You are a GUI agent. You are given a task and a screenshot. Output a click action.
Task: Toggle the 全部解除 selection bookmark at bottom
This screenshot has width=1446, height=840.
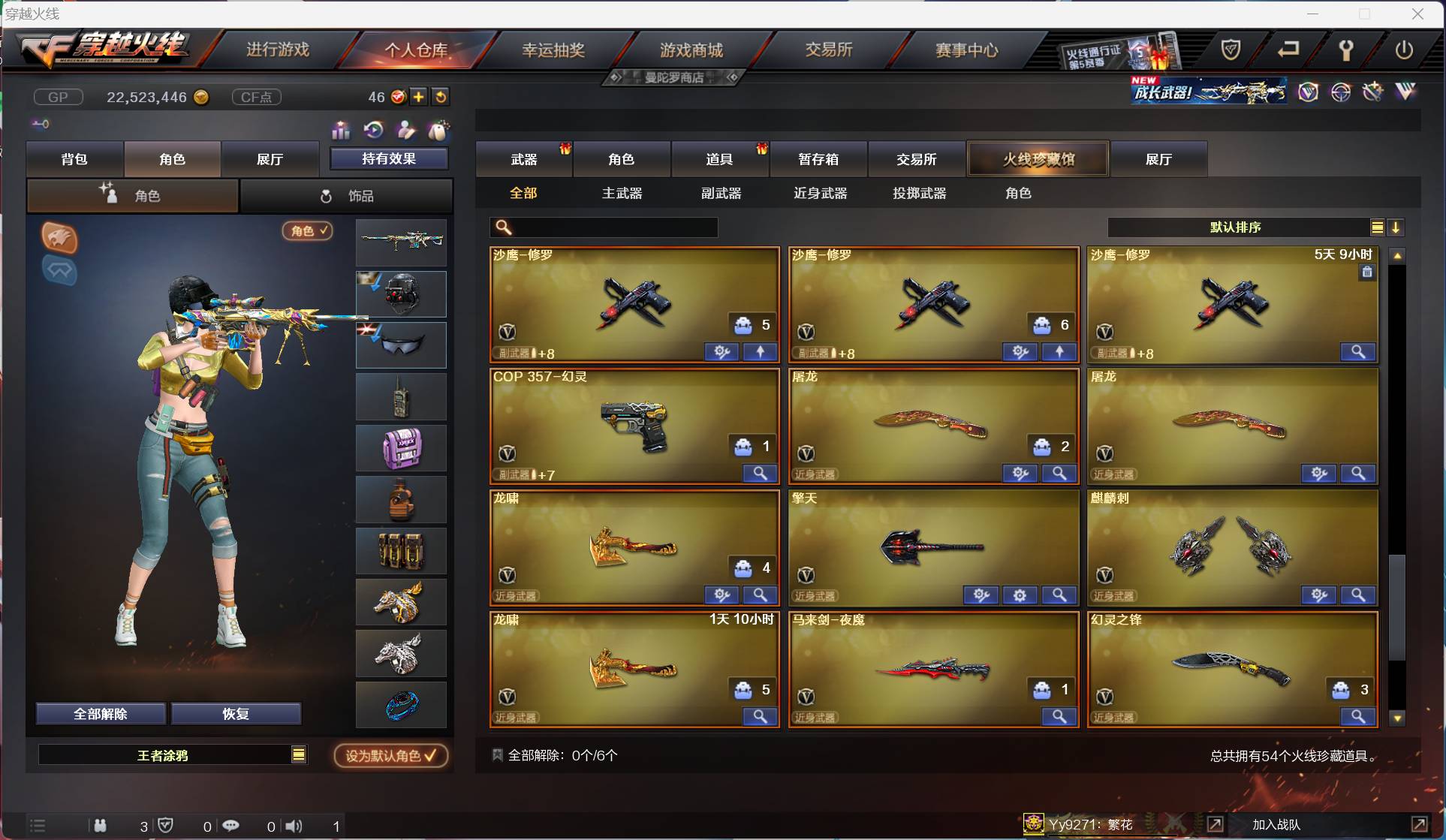(496, 754)
